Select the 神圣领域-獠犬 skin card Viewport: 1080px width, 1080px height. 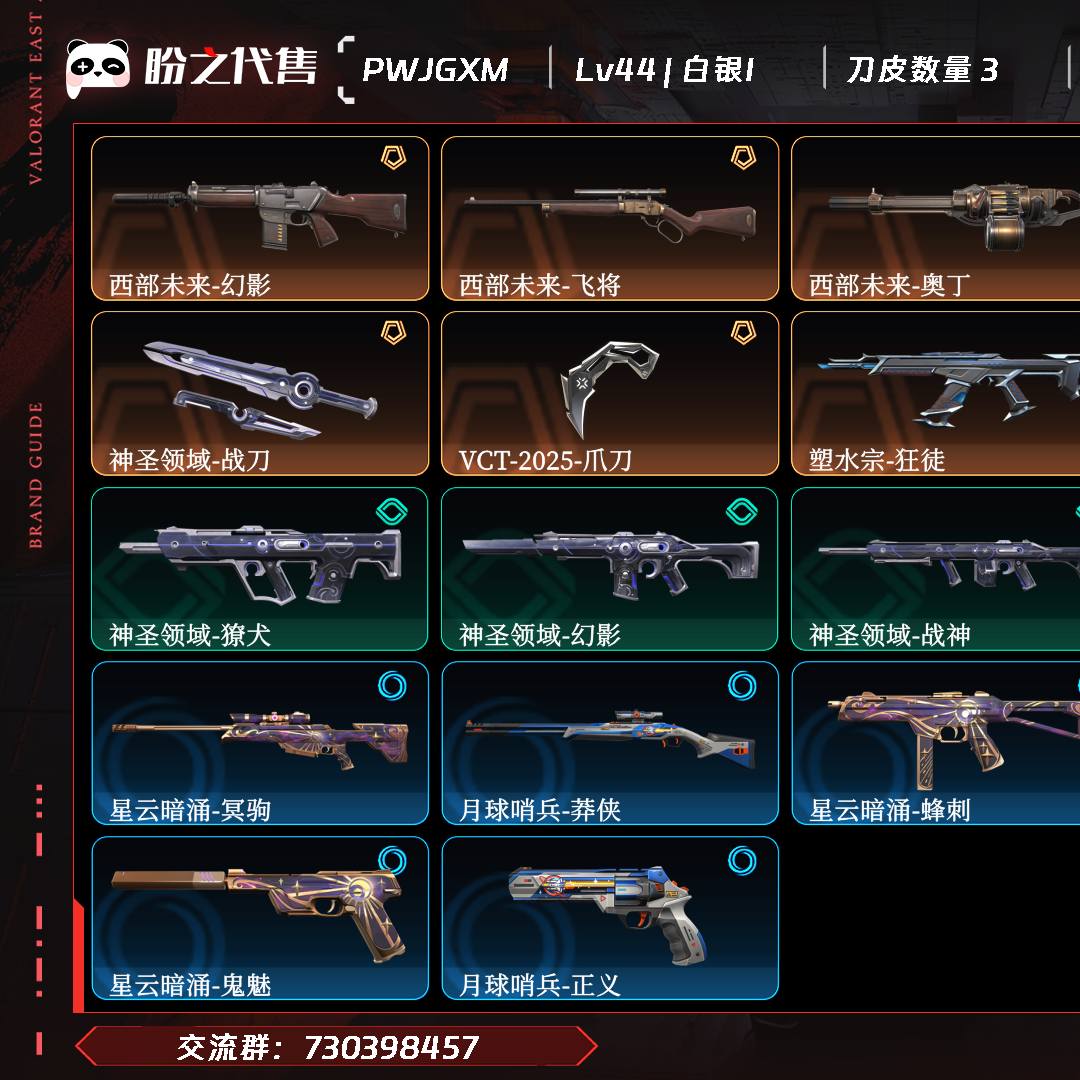(260, 568)
